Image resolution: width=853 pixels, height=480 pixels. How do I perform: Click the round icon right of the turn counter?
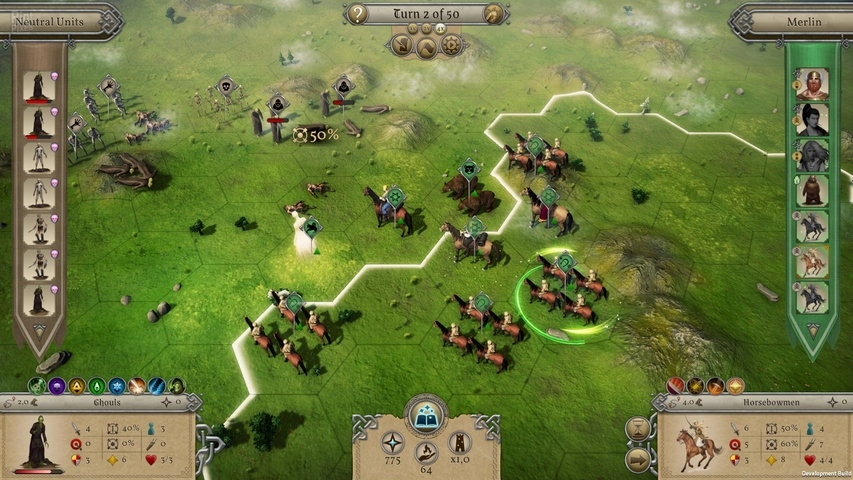coord(491,14)
